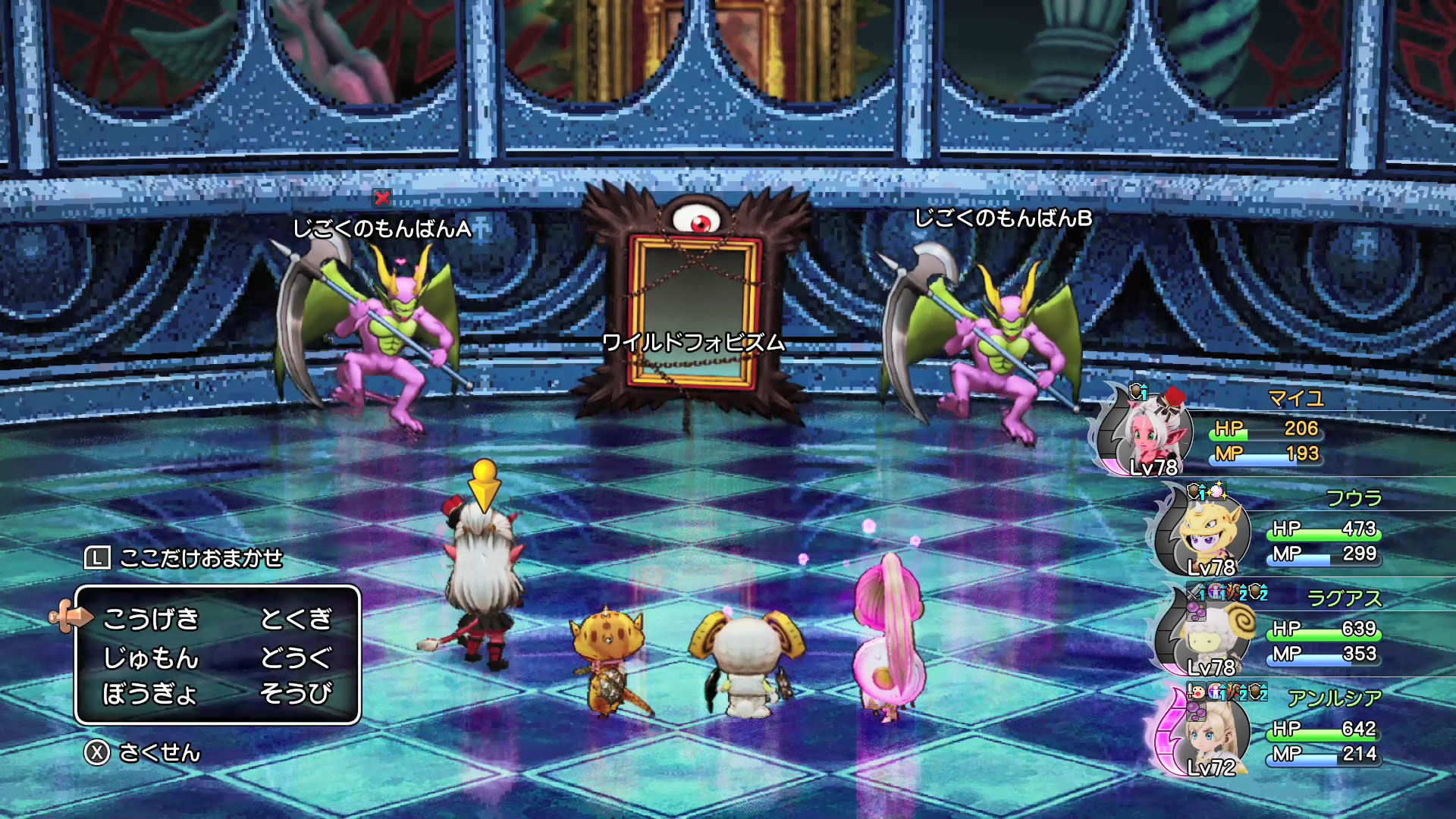Screen dimensions: 1456x819
Task: Target enemy label ワイルドフォビズム
Action: [x=693, y=343]
